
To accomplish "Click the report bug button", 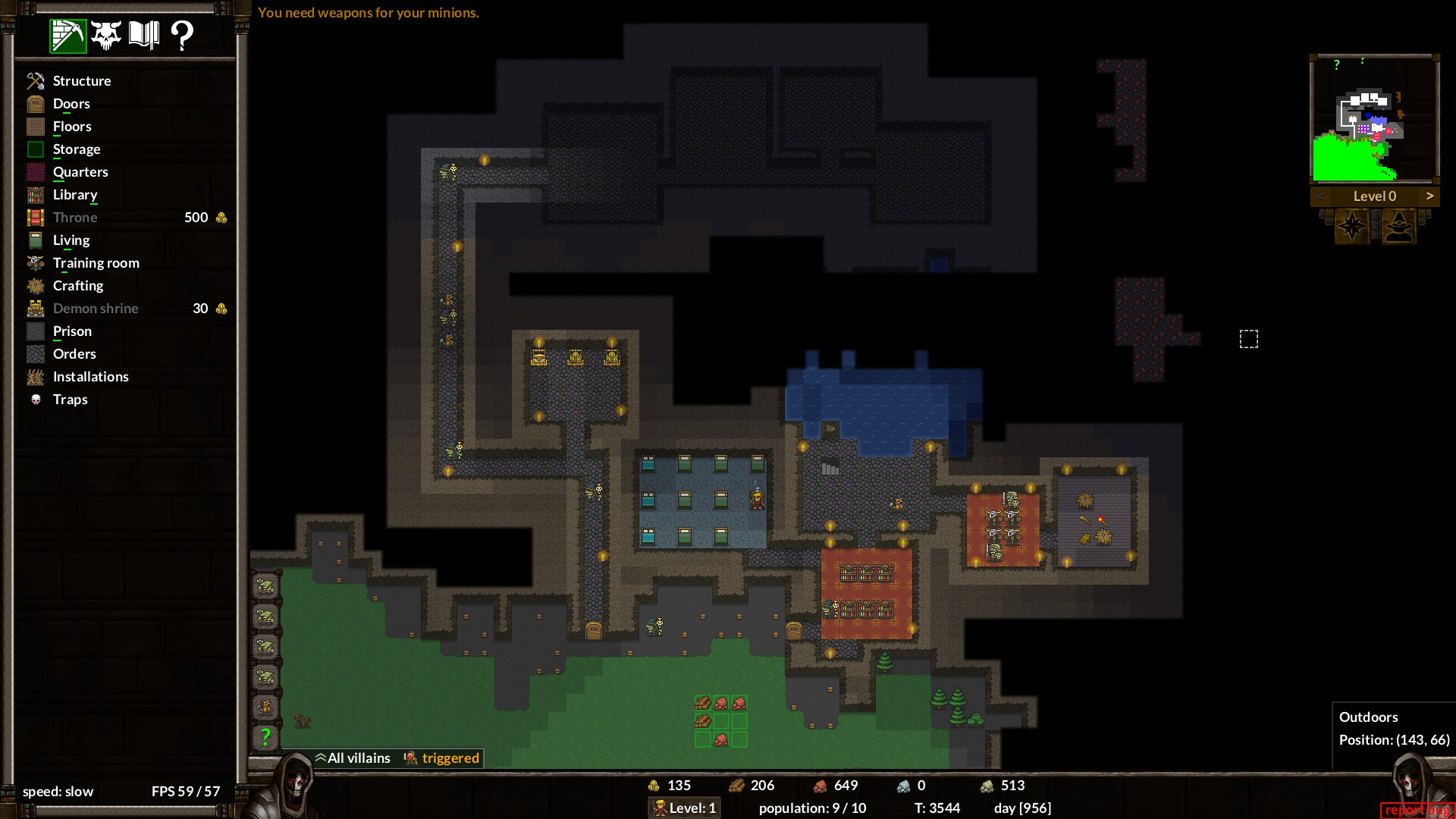I will coord(1416,810).
